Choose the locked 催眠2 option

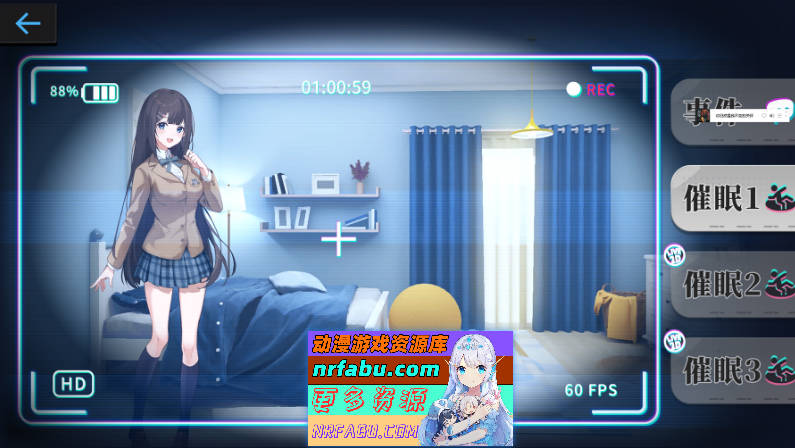[x=732, y=285]
